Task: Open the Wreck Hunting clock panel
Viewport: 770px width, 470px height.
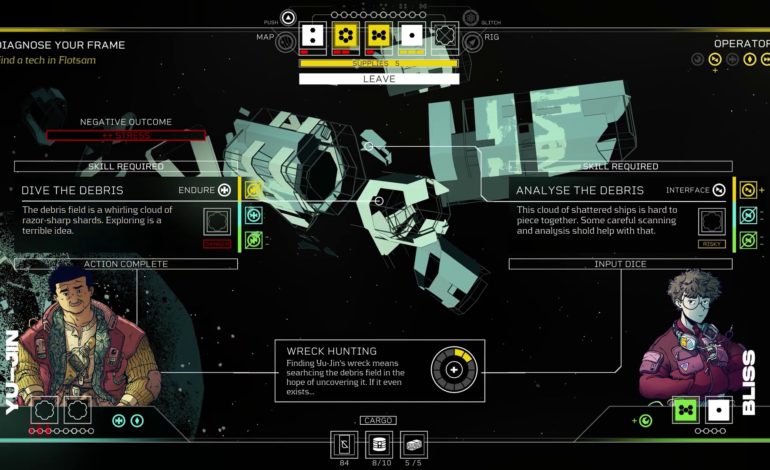Action: (380, 370)
